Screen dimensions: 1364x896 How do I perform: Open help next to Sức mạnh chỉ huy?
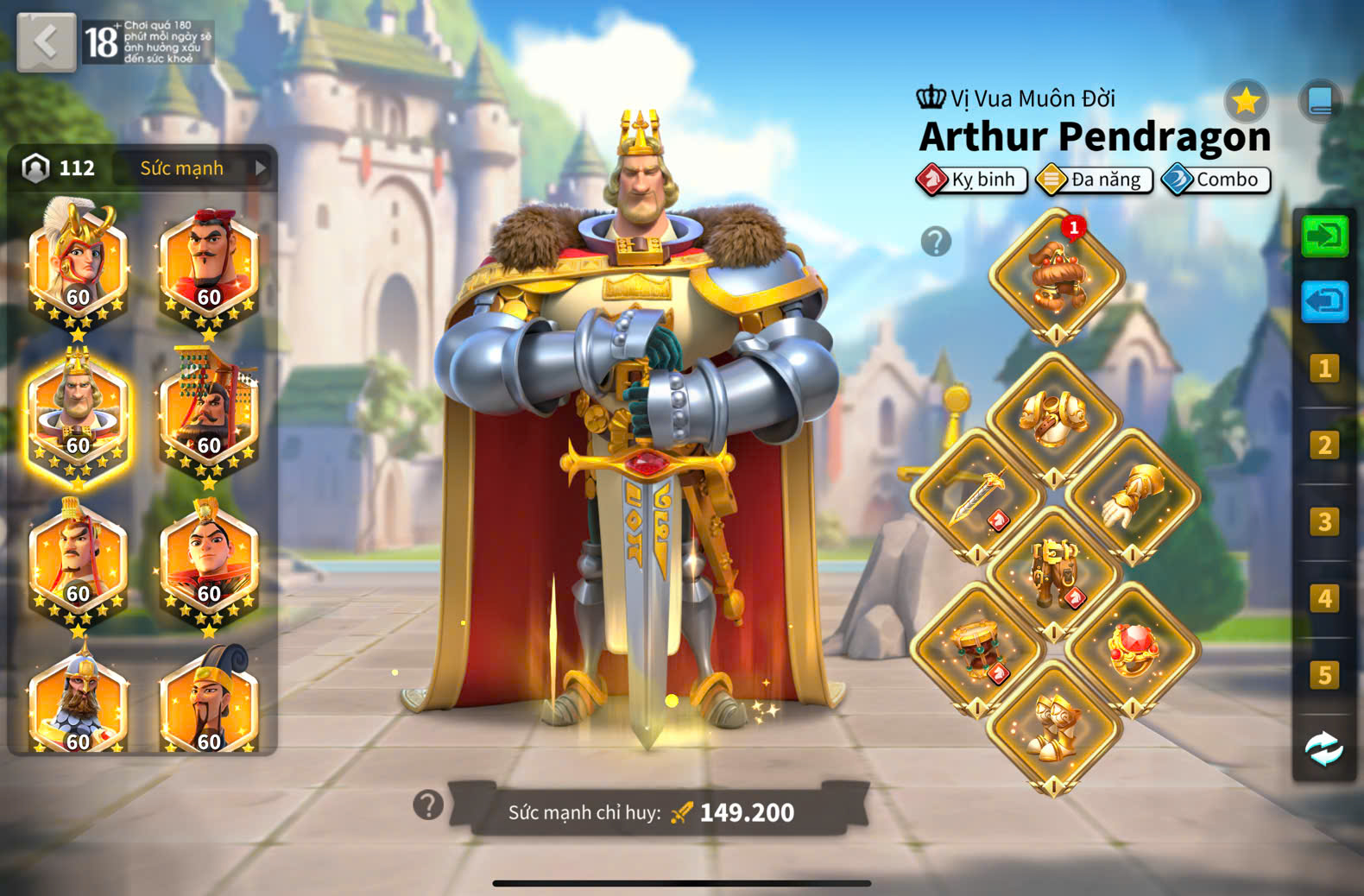(428, 805)
